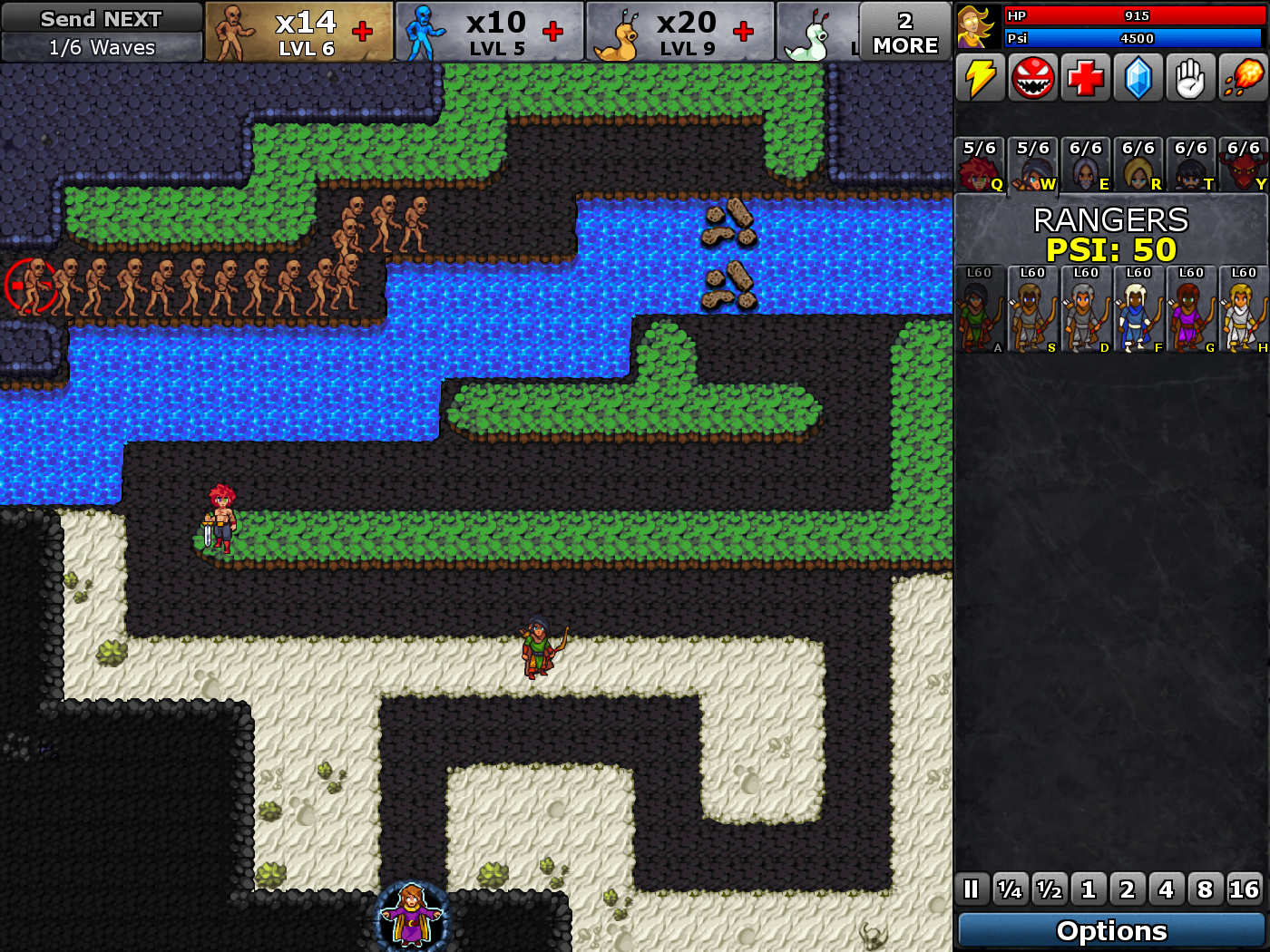Viewport: 1270px width, 952px height.
Task: Select the blue crystal spell
Action: tap(1138, 78)
